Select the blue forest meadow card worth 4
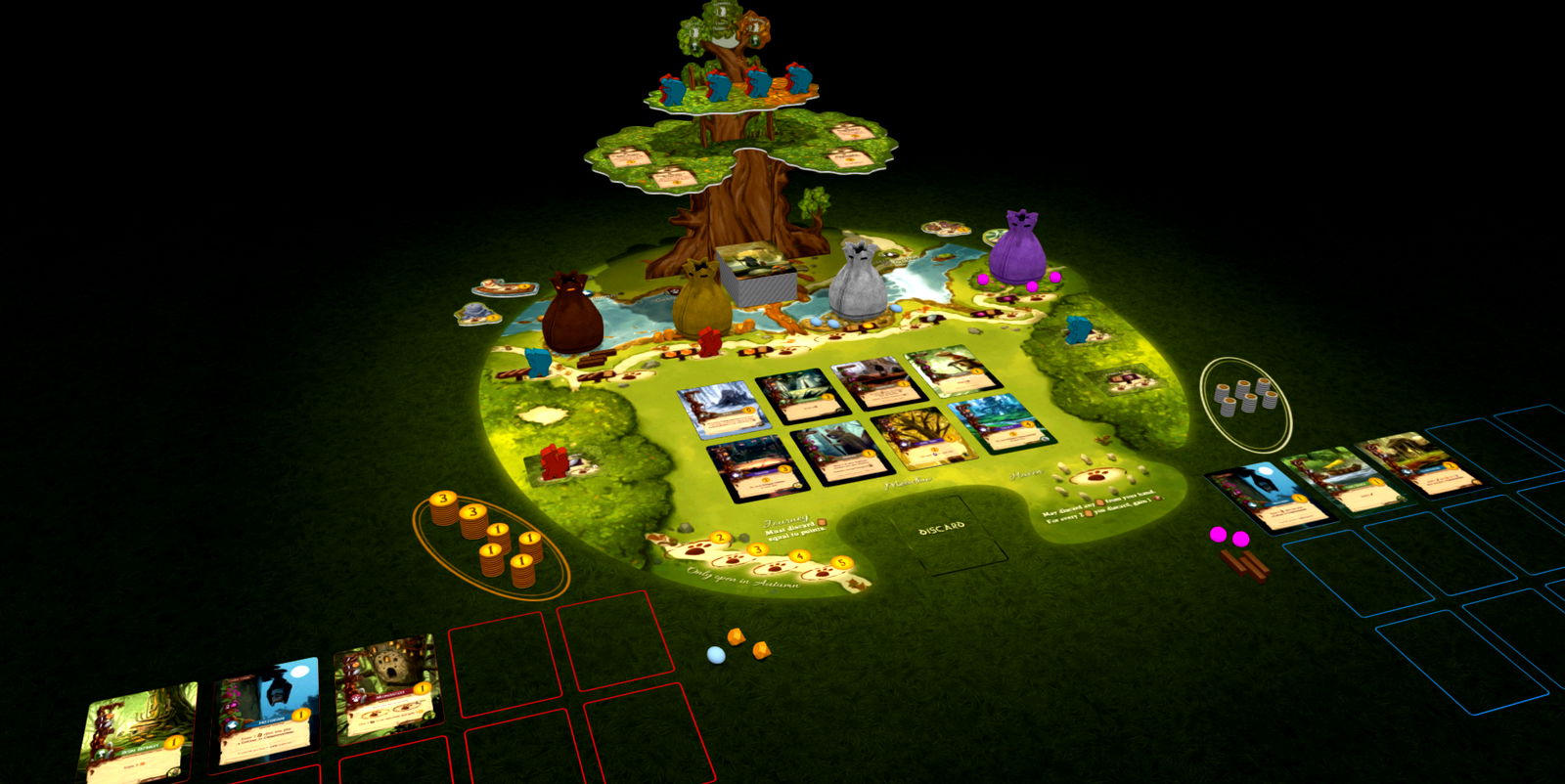The height and width of the screenshot is (784, 1565). [1002, 421]
